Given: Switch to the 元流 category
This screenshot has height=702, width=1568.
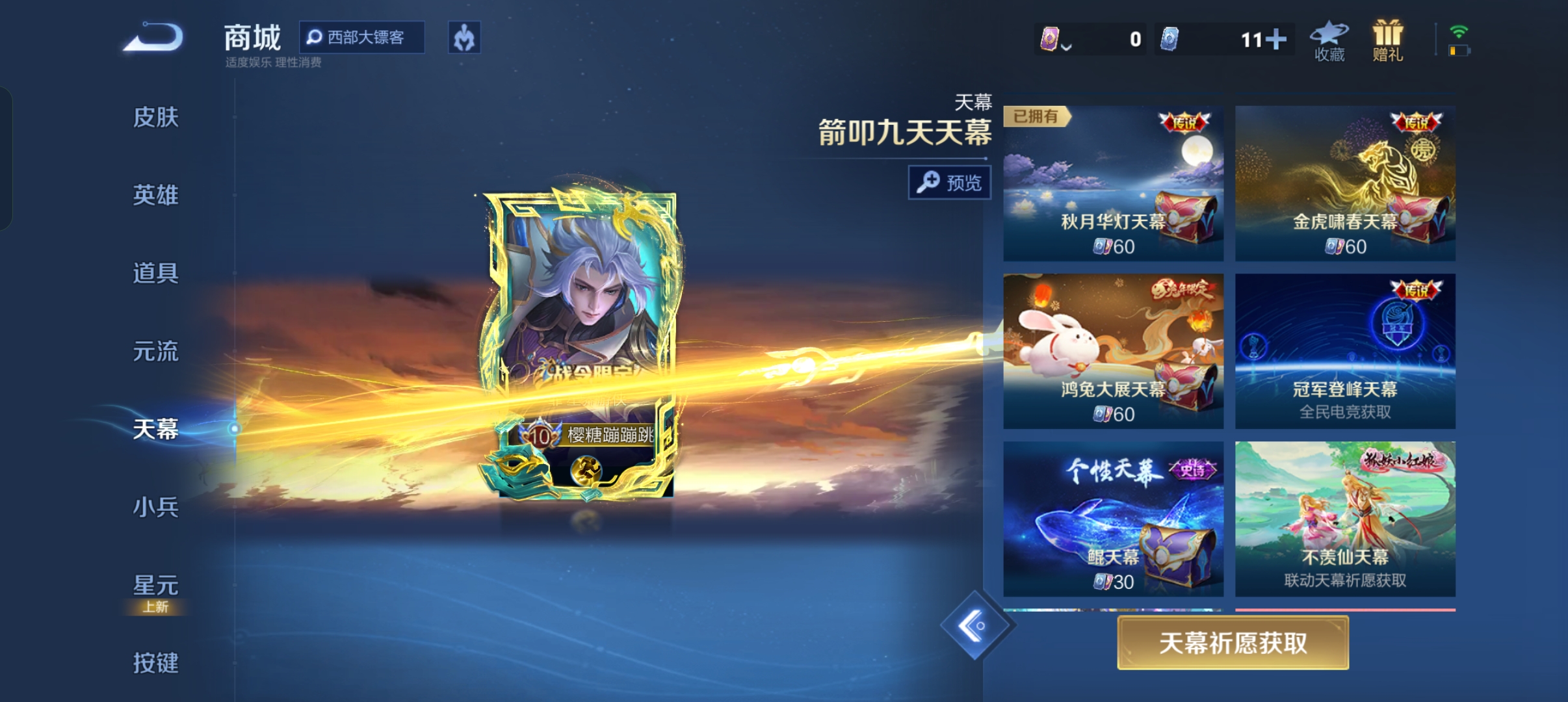Looking at the screenshot, I should tap(155, 351).
